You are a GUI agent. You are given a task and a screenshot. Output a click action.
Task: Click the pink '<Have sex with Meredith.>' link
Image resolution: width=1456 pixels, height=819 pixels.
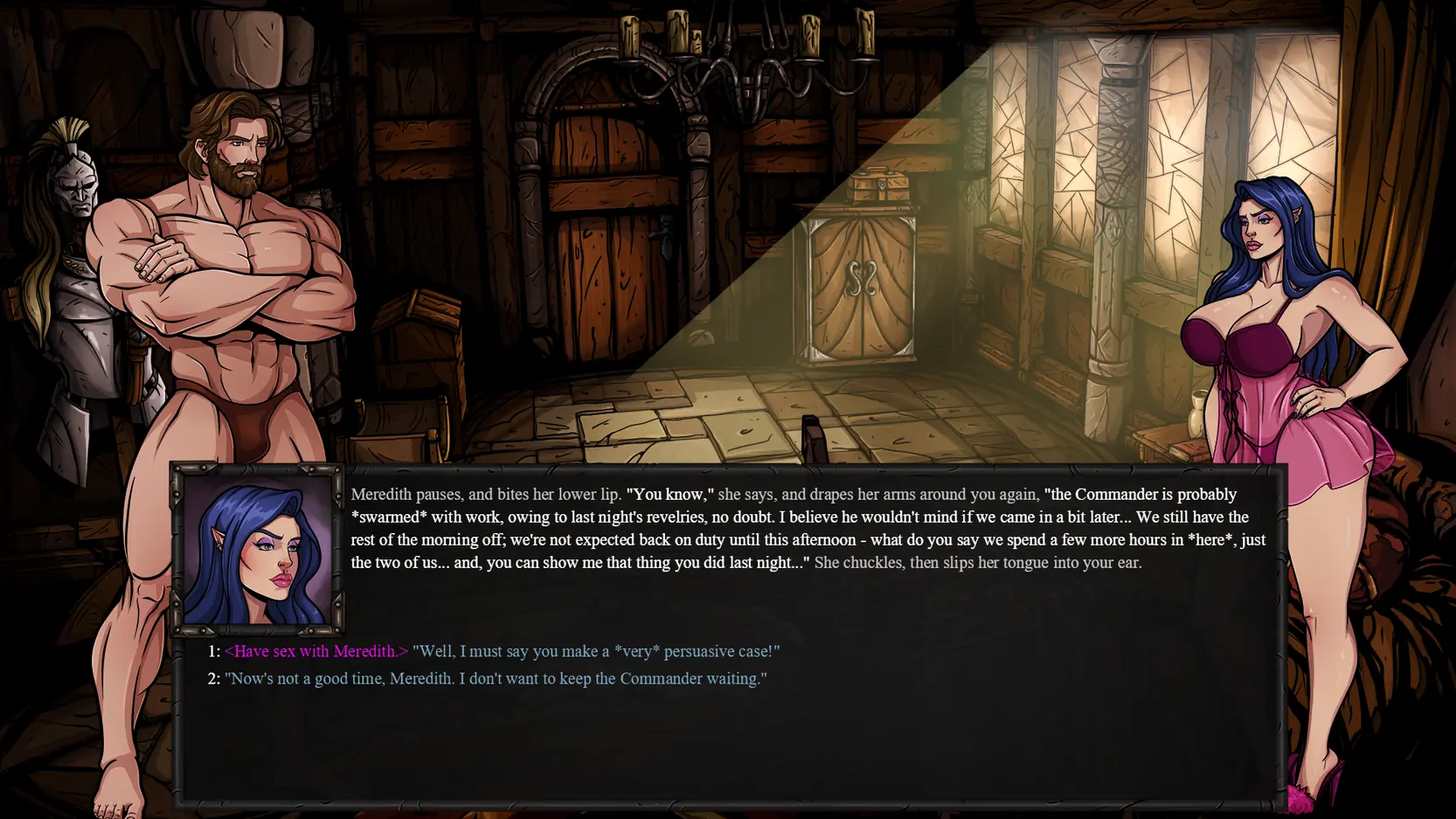point(316,651)
